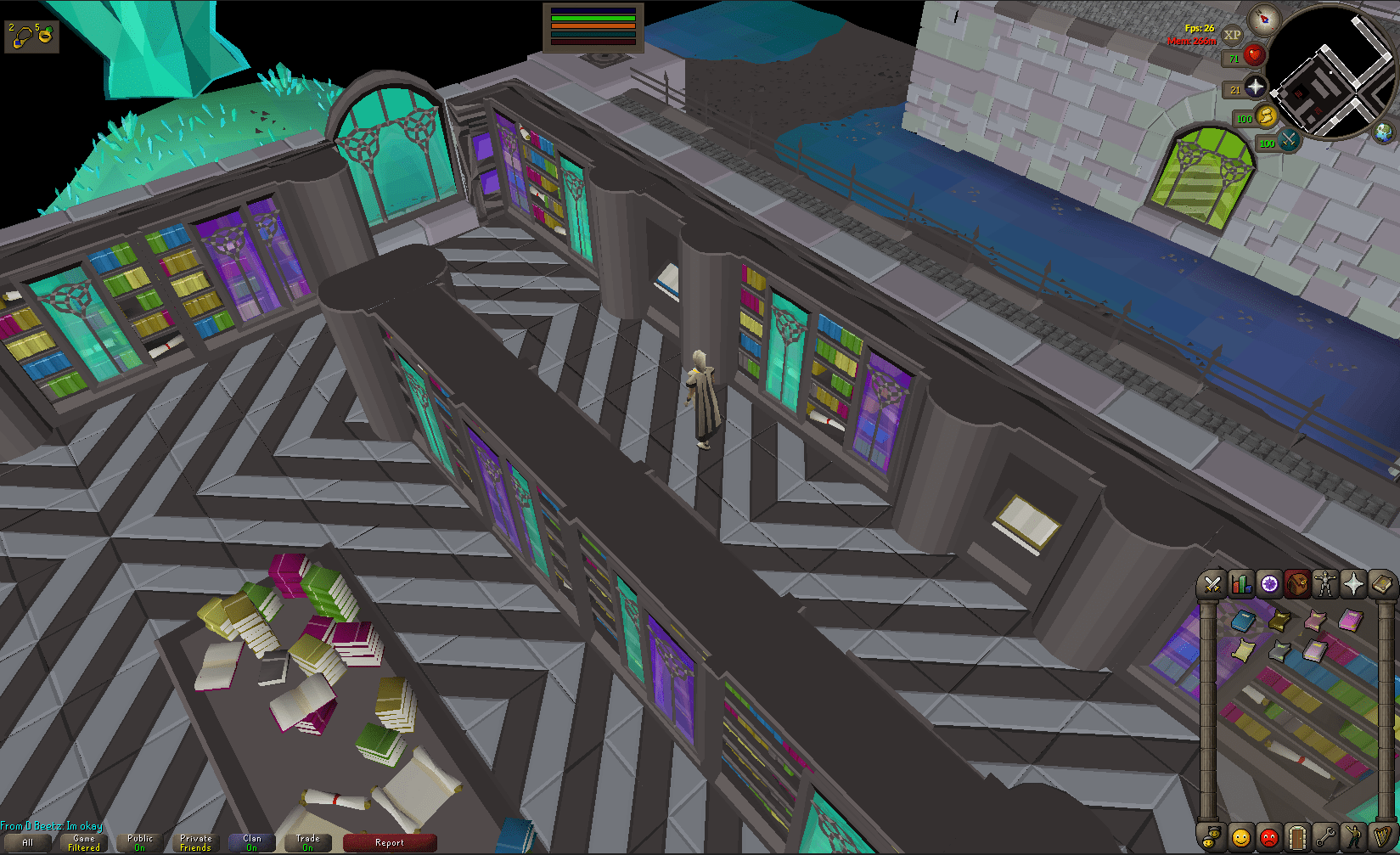The width and height of the screenshot is (1400, 855).
Task: Open the Prayer tab
Action: [x=1353, y=583]
